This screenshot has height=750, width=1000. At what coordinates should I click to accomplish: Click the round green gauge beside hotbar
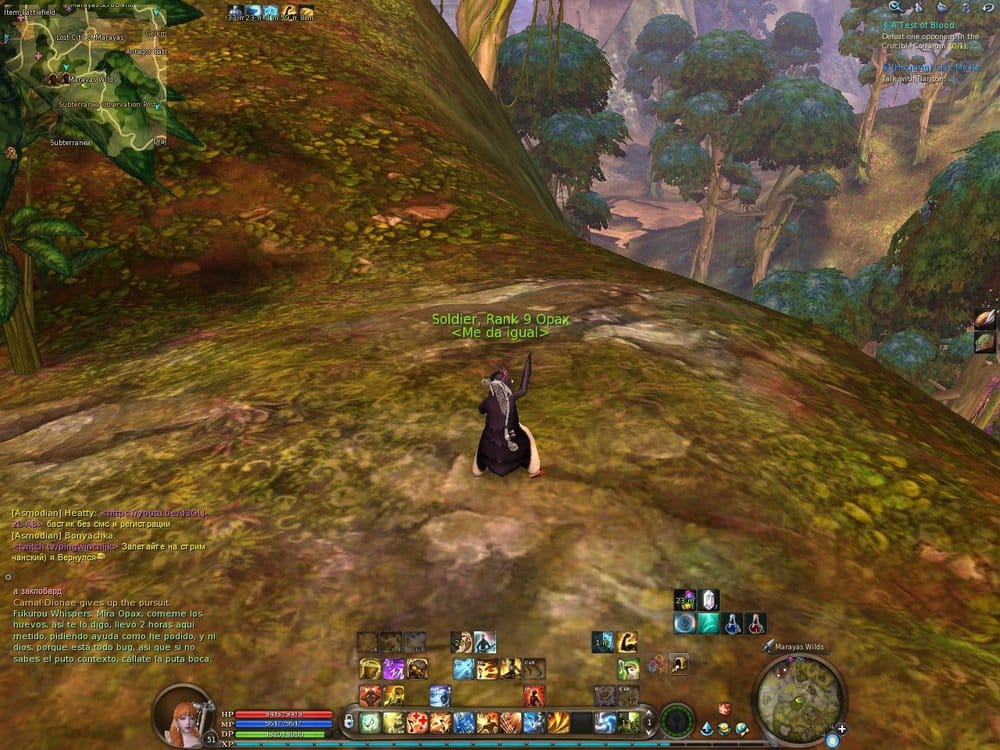pyautogui.click(x=677, y=720)
